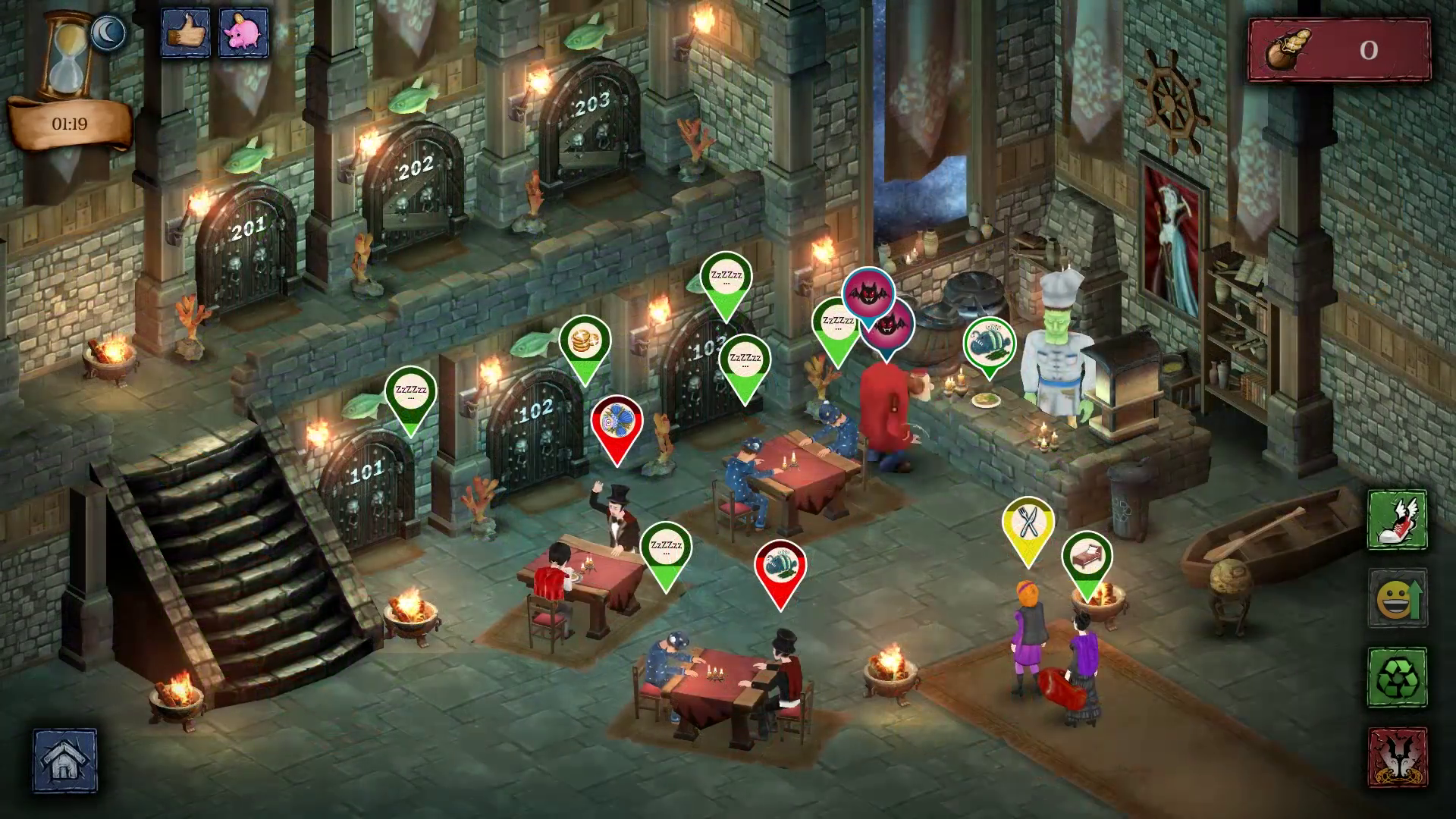Pick up the green dish marker at counter
Screen dimensions: 1456x819
click(990, 341)
